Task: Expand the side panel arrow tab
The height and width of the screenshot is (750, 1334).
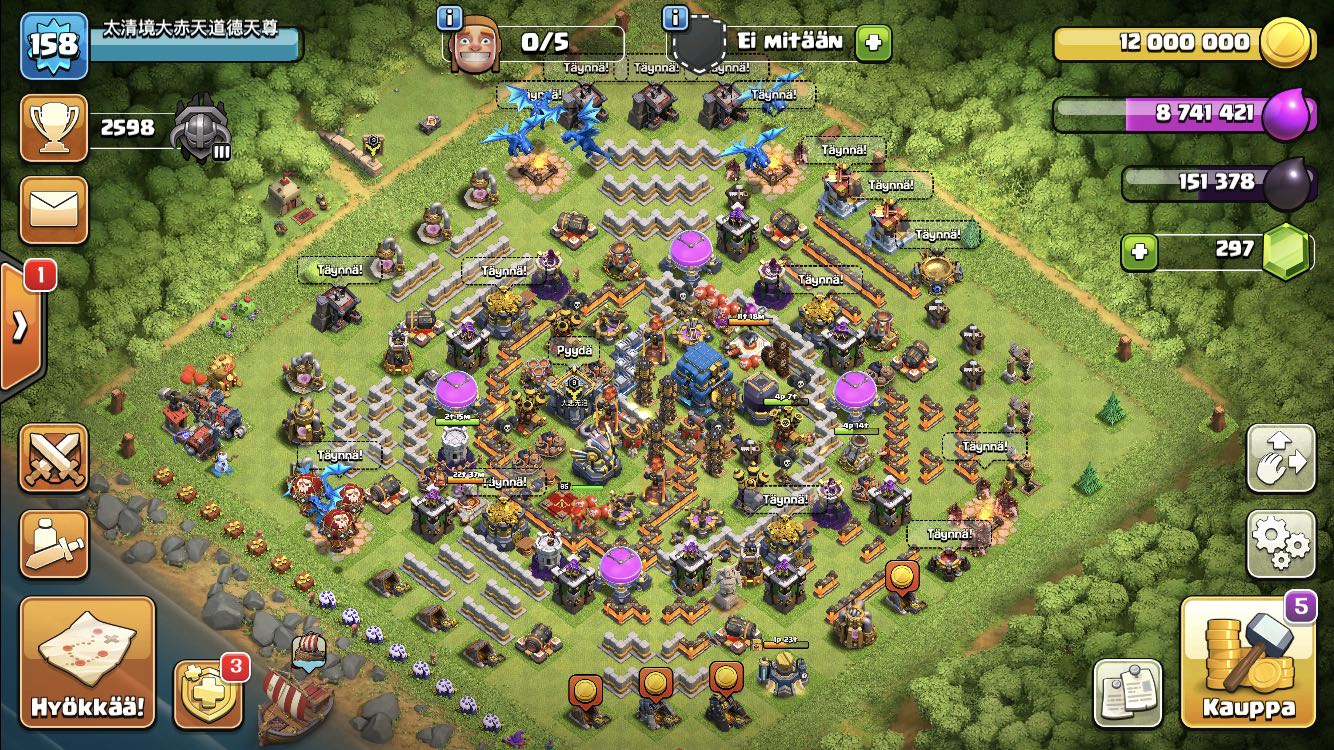Action: pyautogui.click(x=20, y=327)
